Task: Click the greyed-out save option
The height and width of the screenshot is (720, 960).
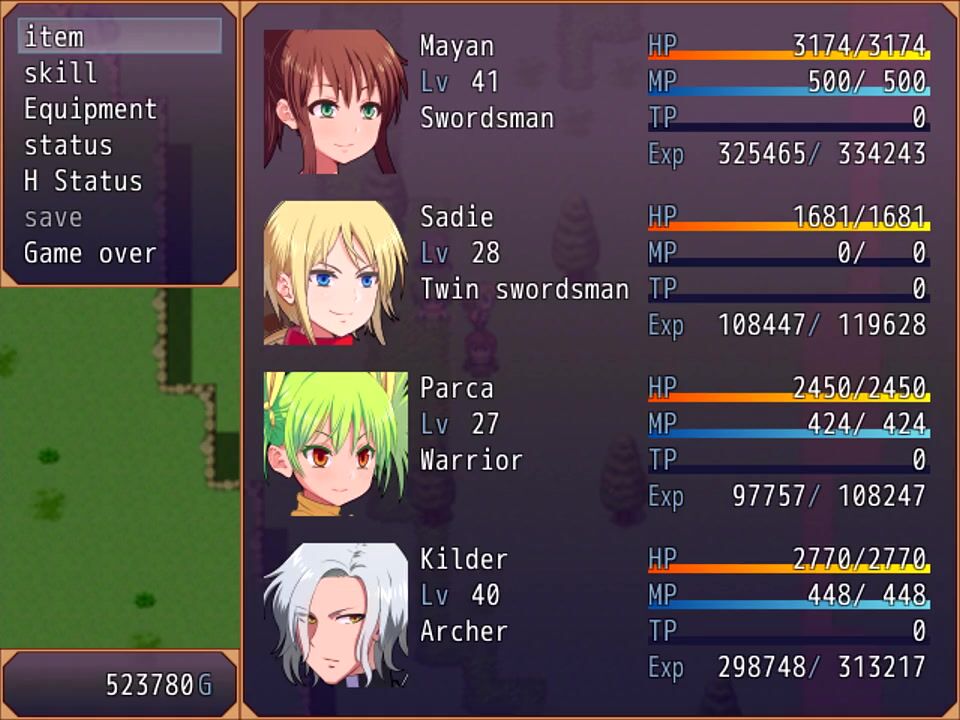Action: click(x=53, y=217)
